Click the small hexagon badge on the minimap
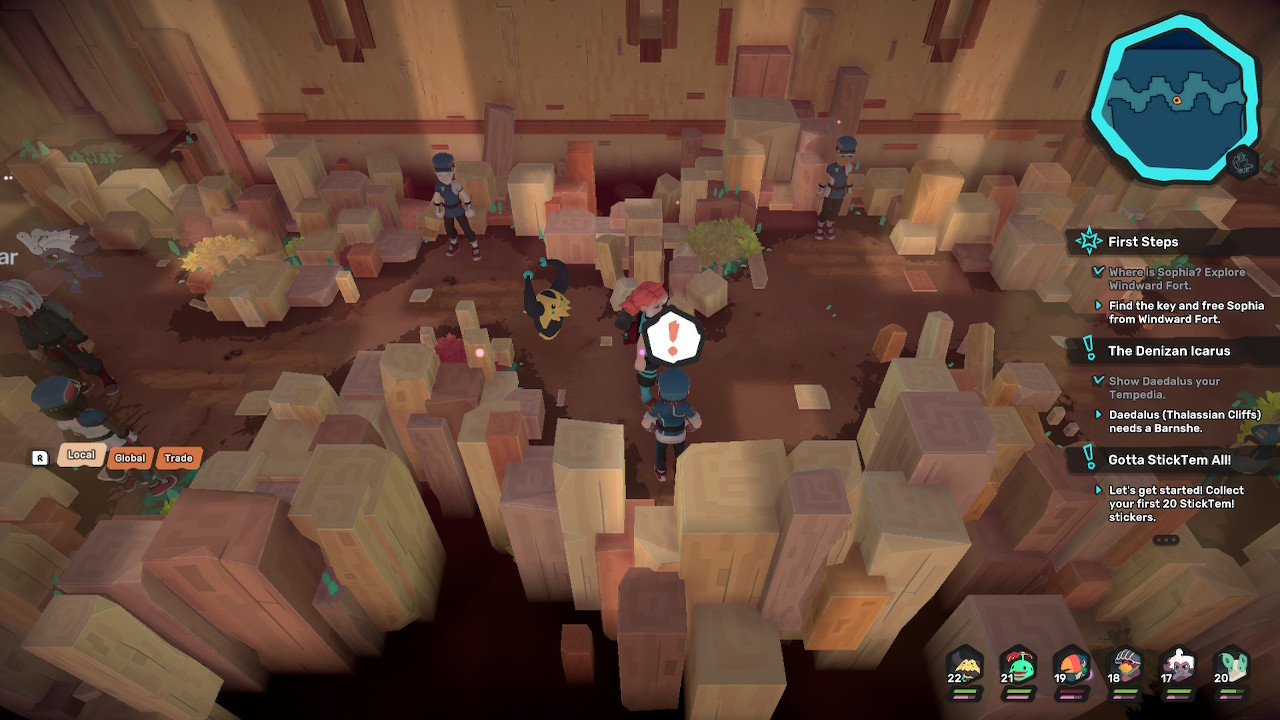The image size is (1280, 720). (1242, 162)
